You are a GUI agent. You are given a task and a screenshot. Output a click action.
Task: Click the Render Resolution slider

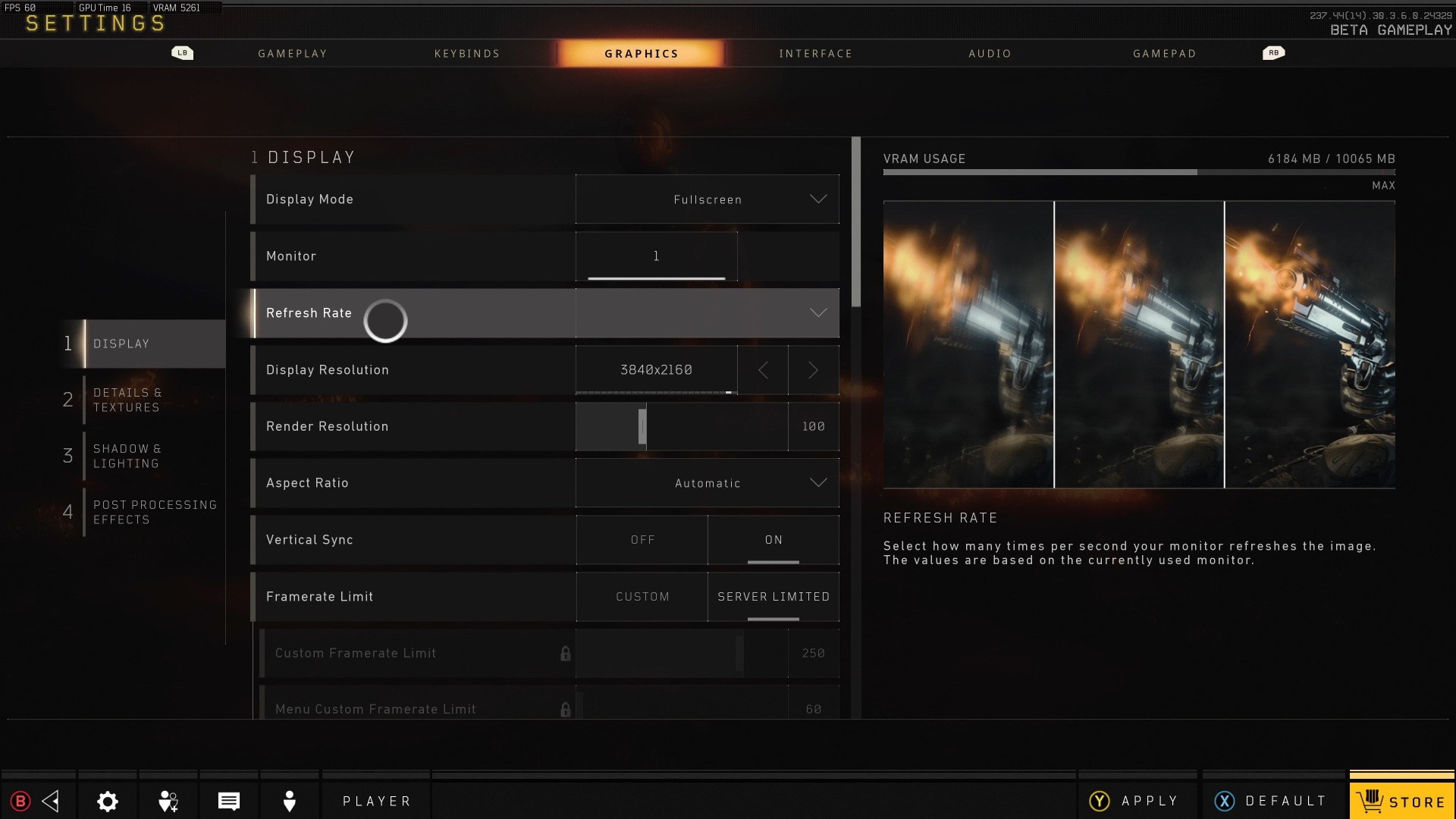tap(681, 427)
